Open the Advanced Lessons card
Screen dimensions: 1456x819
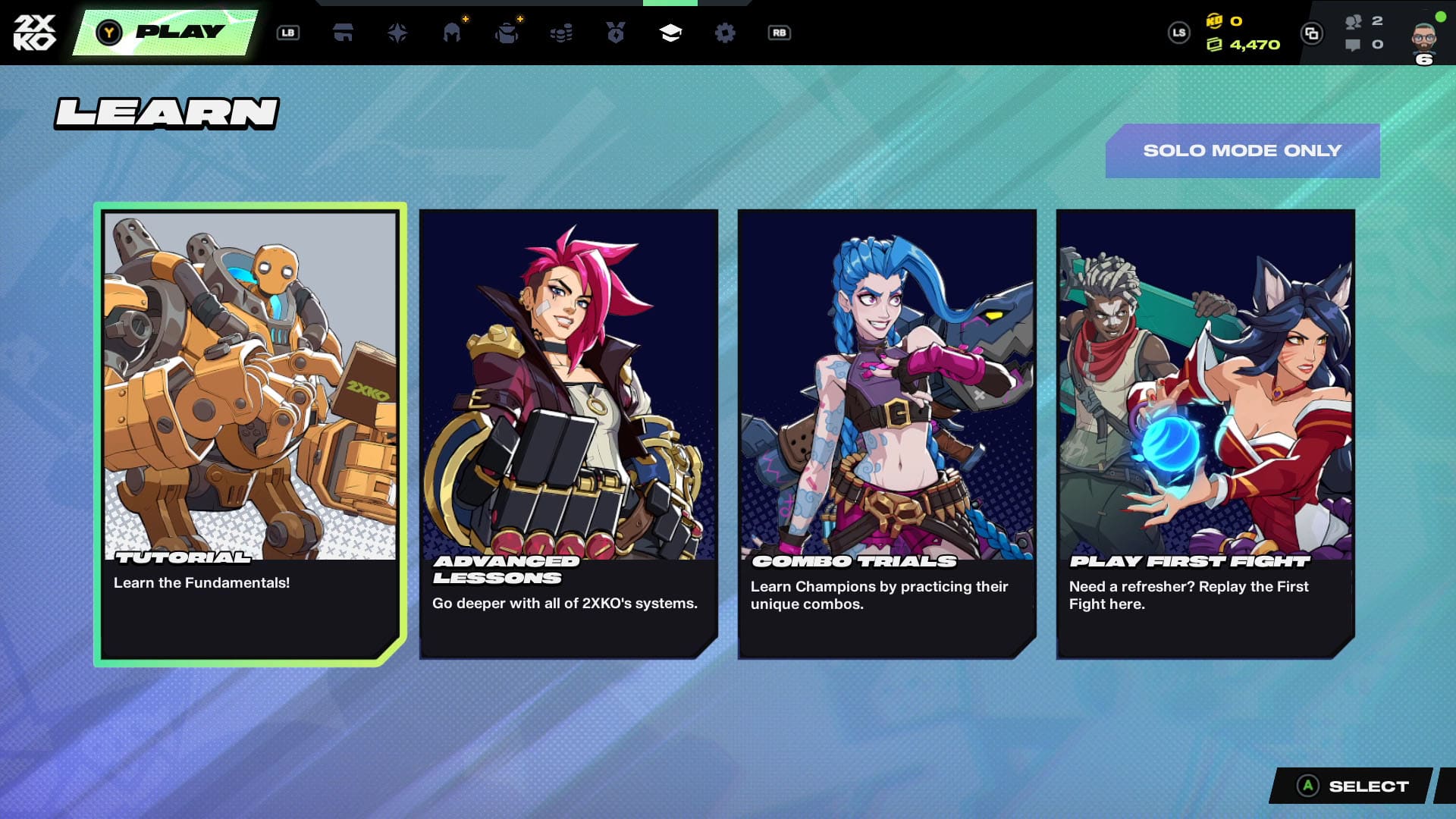569,434
